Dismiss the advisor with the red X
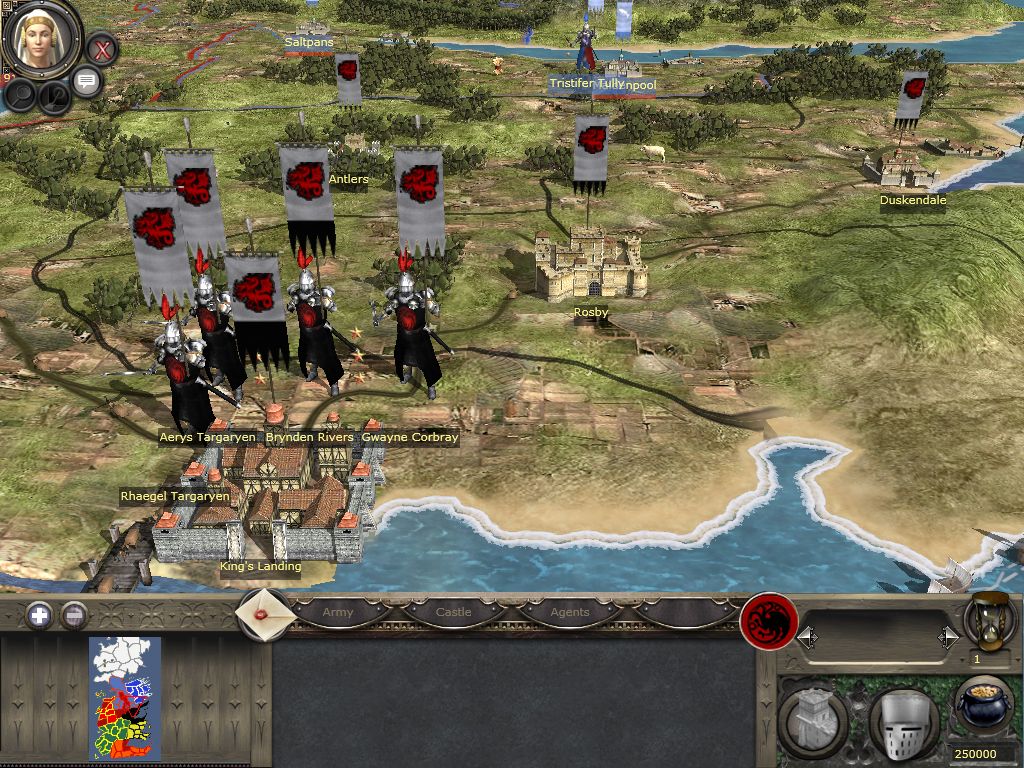This screenshot has height=768, width=1024. [x=101, y=48]
